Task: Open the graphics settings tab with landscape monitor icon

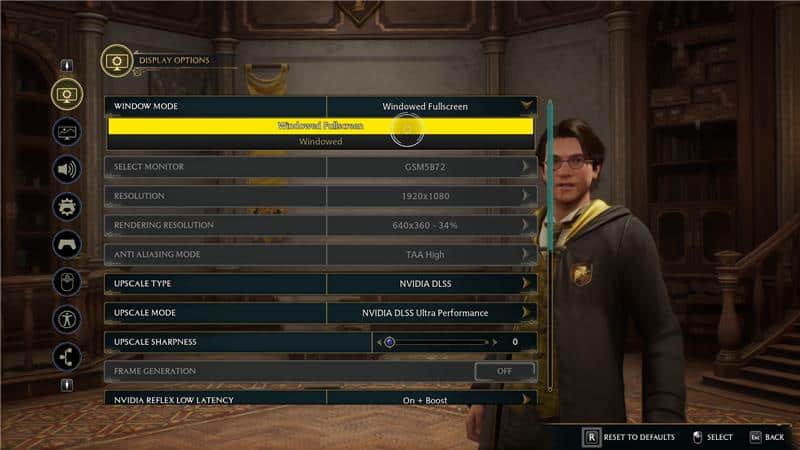Action: pyautogui.click(x=67, y=131)
